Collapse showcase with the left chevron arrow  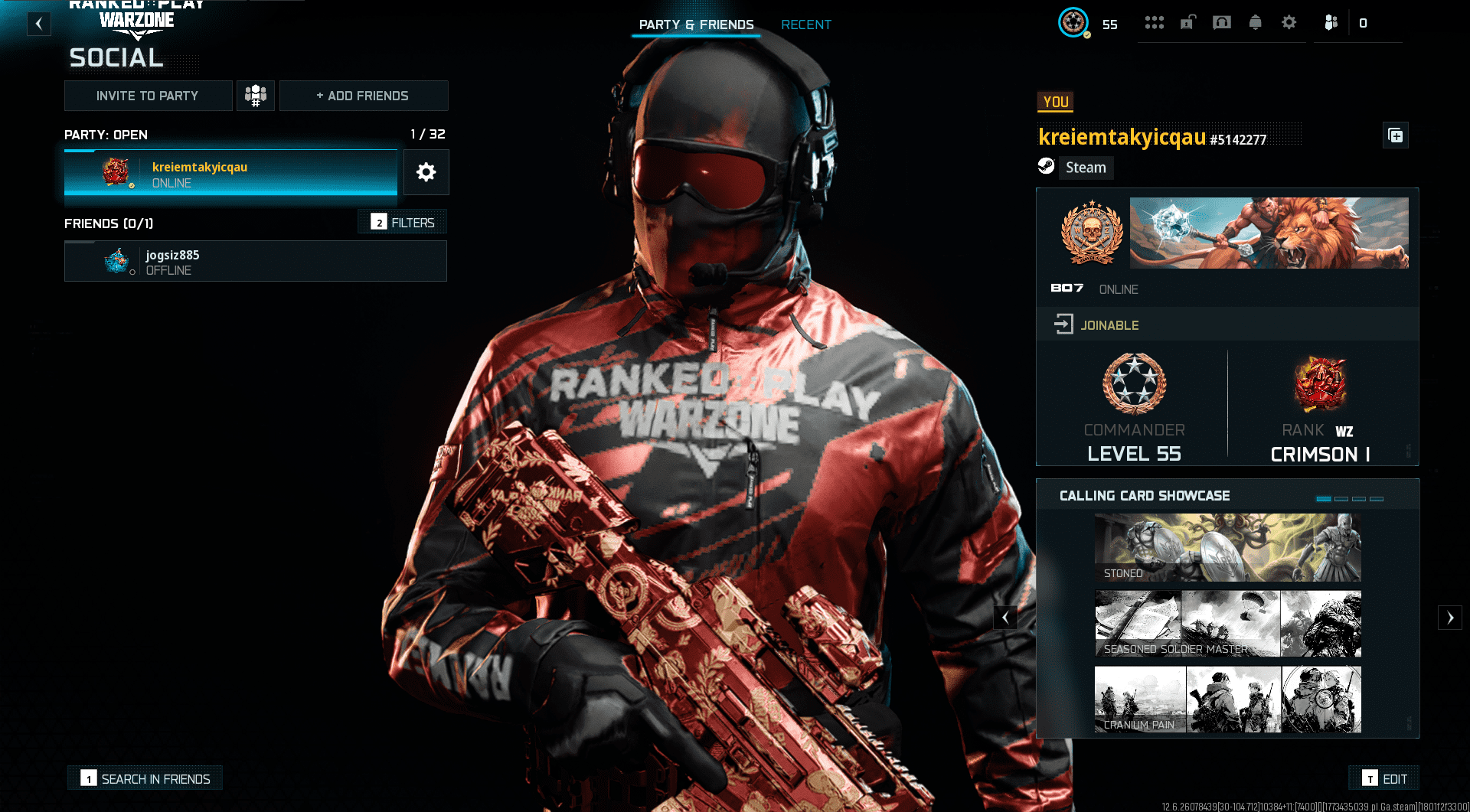[x=1005, y=618]
